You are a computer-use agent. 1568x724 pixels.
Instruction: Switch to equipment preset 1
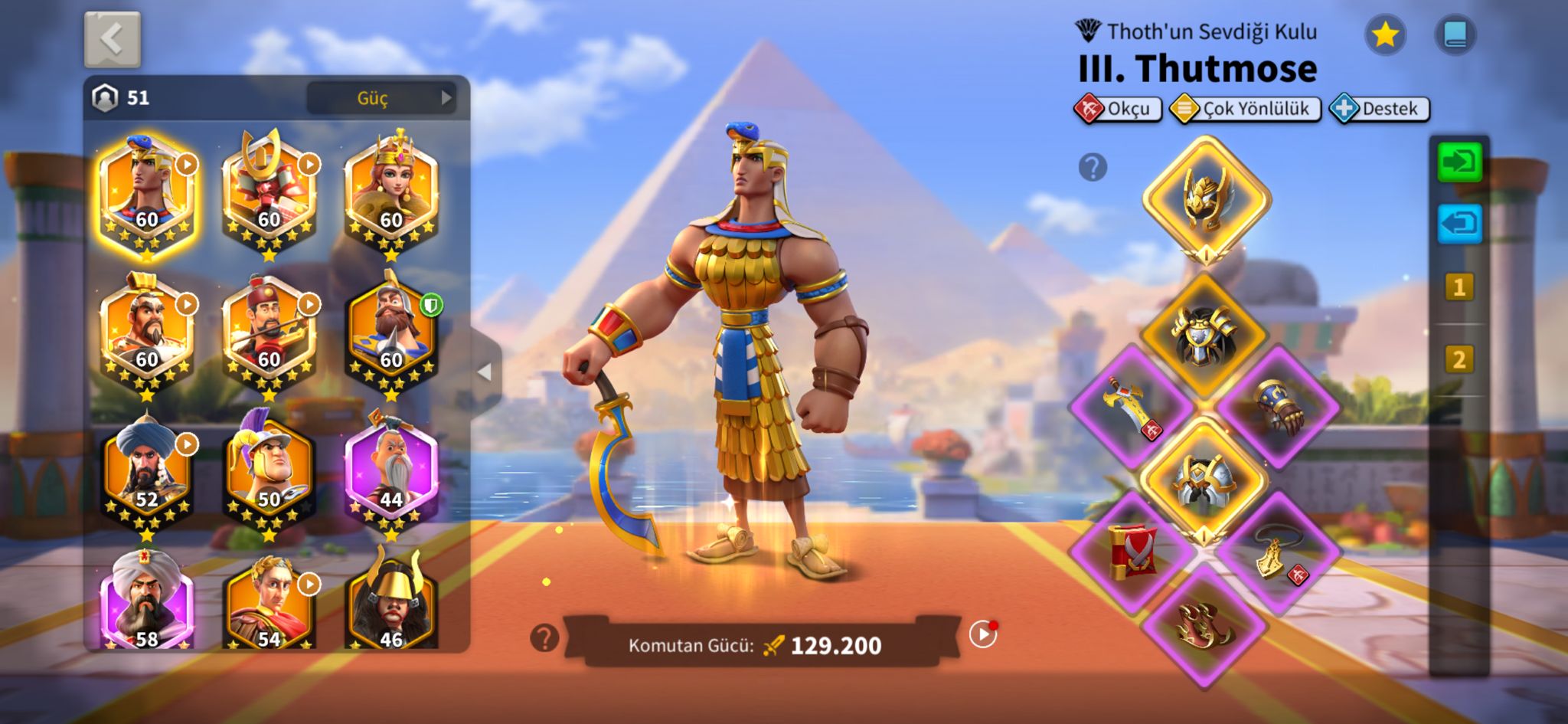(x=1459, y=287)
